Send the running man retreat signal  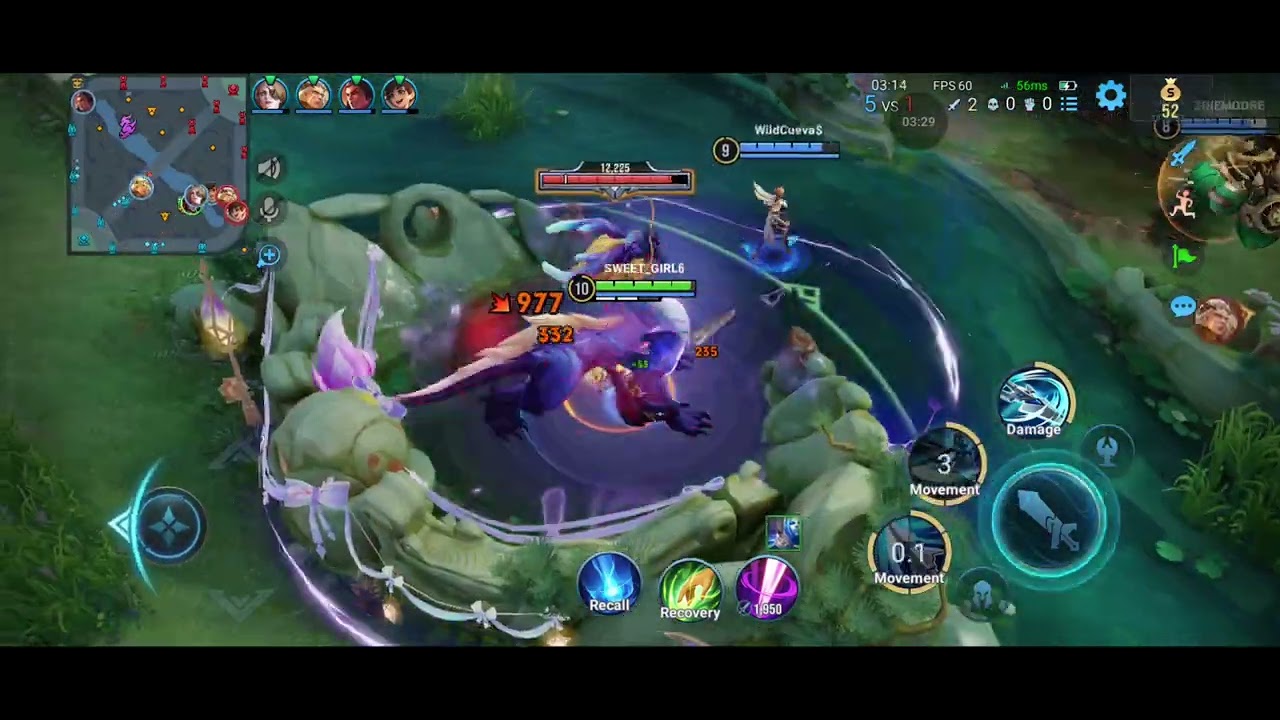[1184, 205]
